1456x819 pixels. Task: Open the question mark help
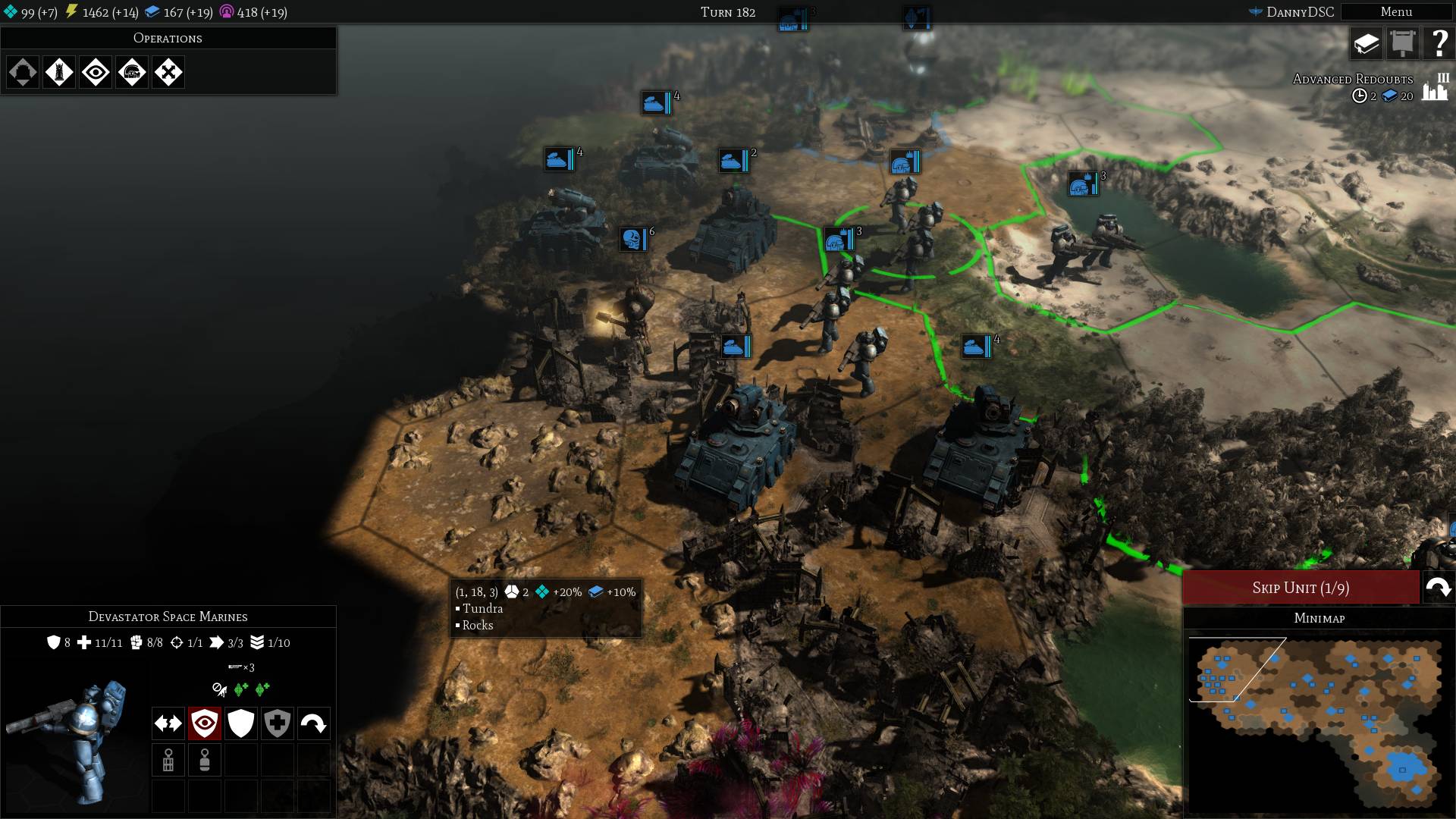(1439, 44)
